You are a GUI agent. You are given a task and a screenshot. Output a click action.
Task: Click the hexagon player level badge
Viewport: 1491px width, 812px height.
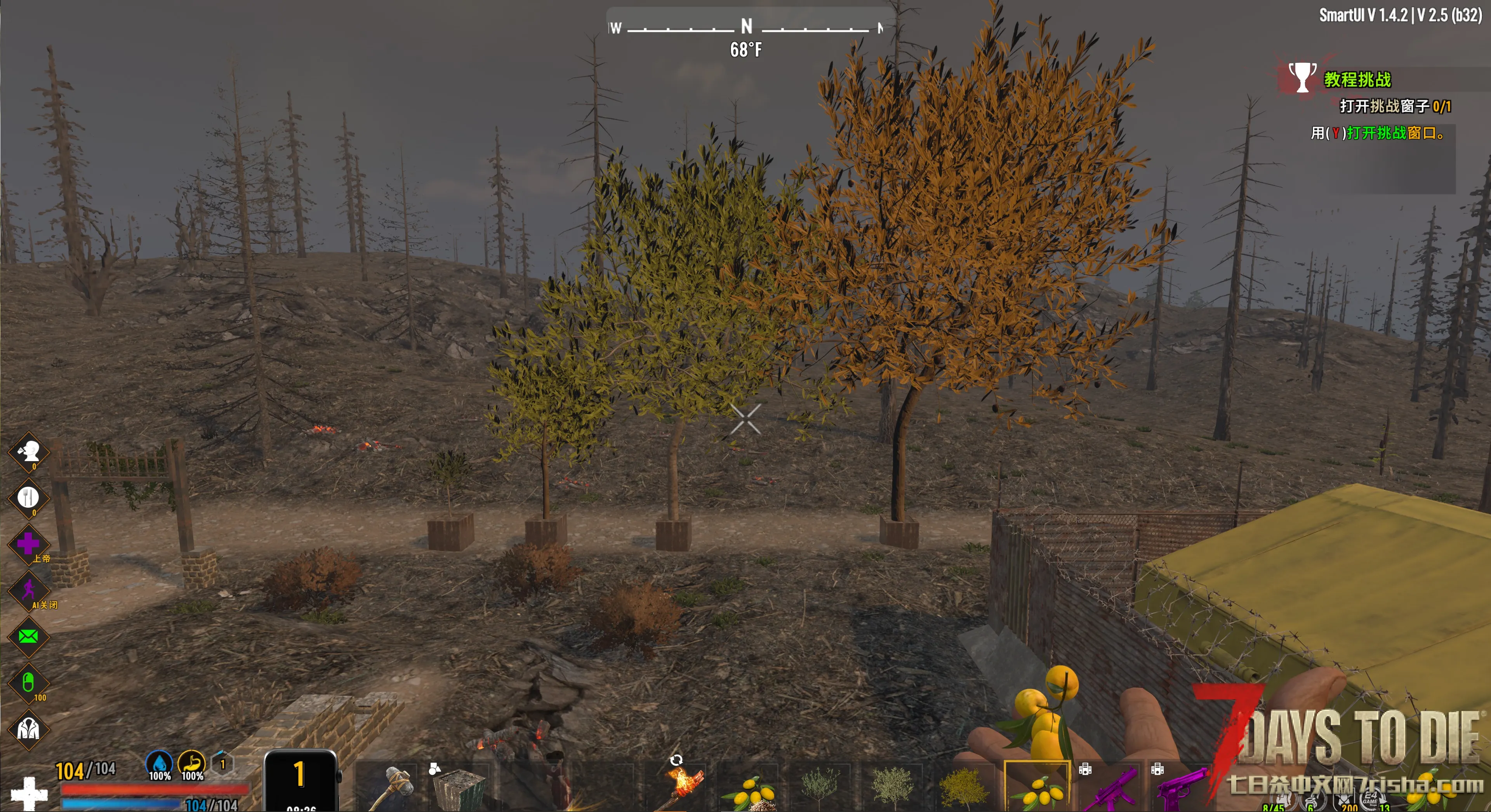pos(223,765)
